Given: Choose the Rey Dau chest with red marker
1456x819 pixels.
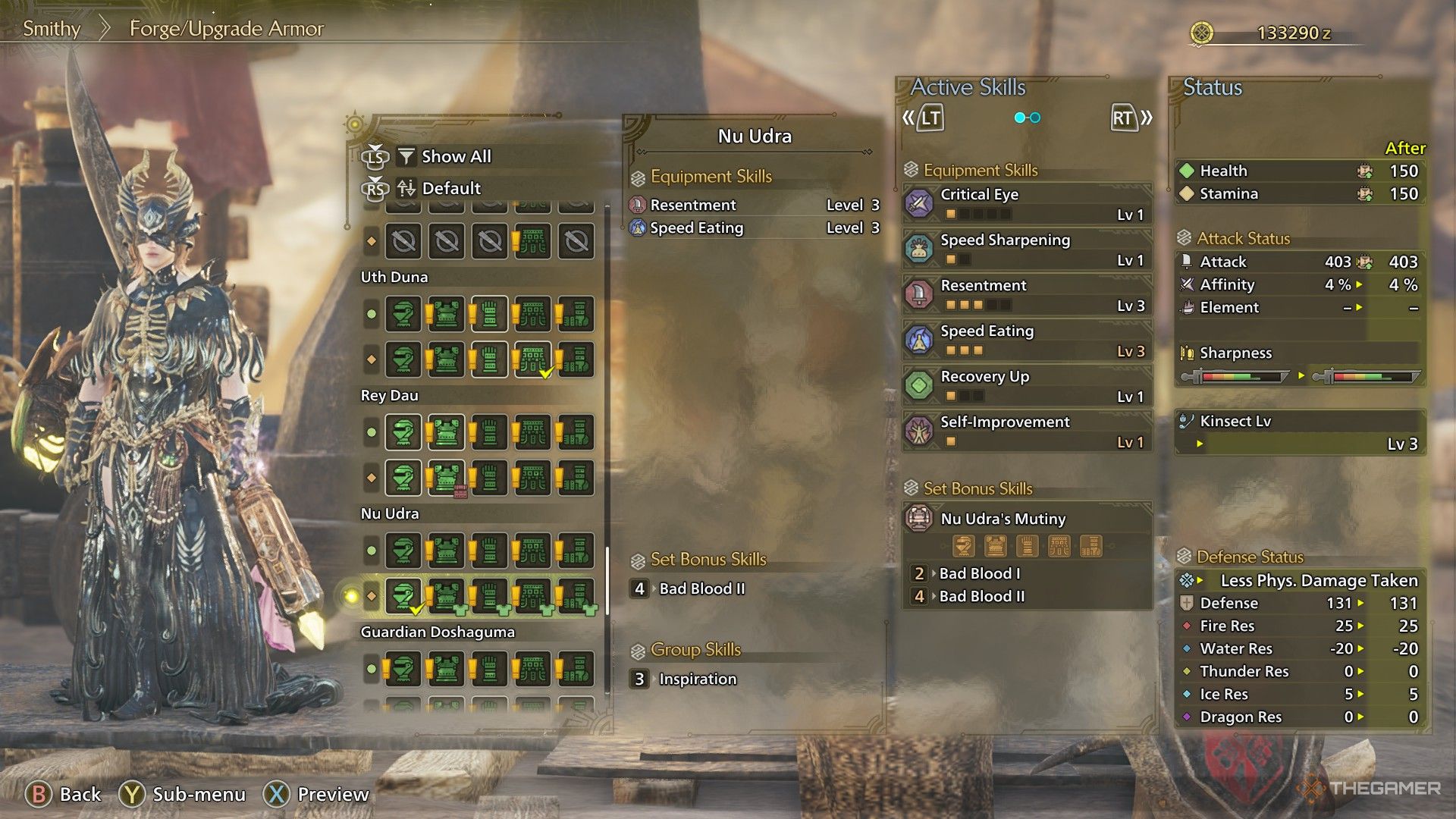Looking at the screenshot, I should click(446, 478).
